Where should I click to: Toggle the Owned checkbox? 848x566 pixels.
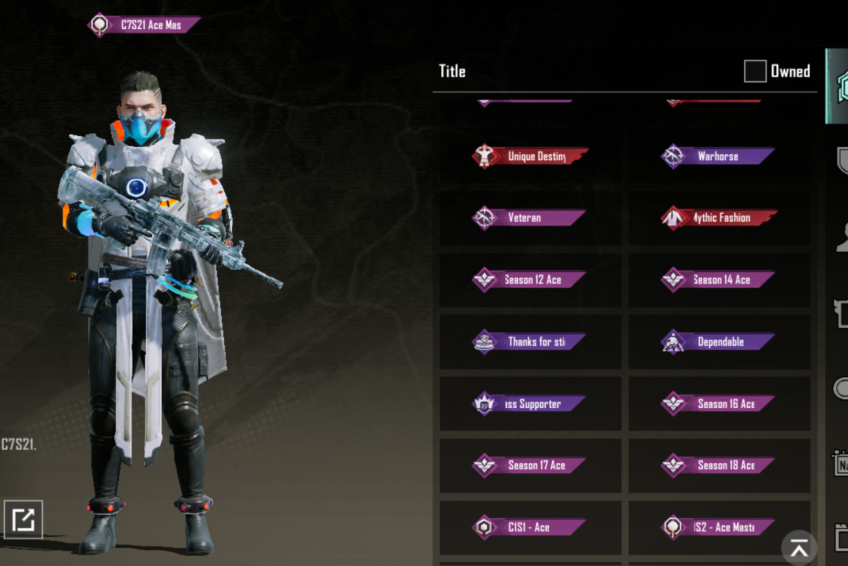755,71
